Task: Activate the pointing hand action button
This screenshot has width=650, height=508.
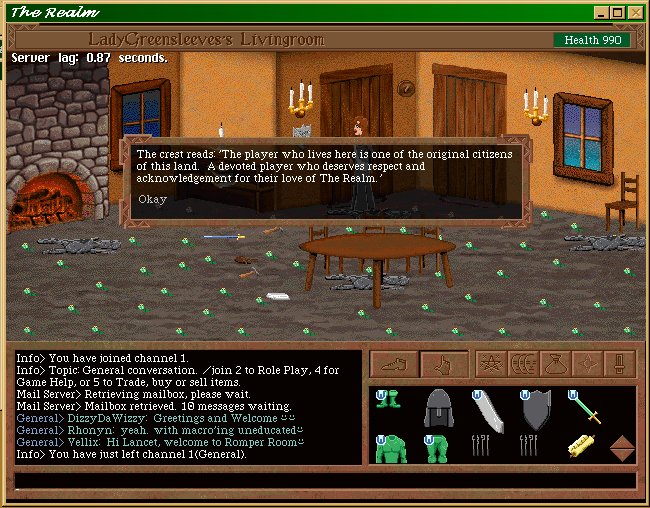Action: tap(445, 365)
